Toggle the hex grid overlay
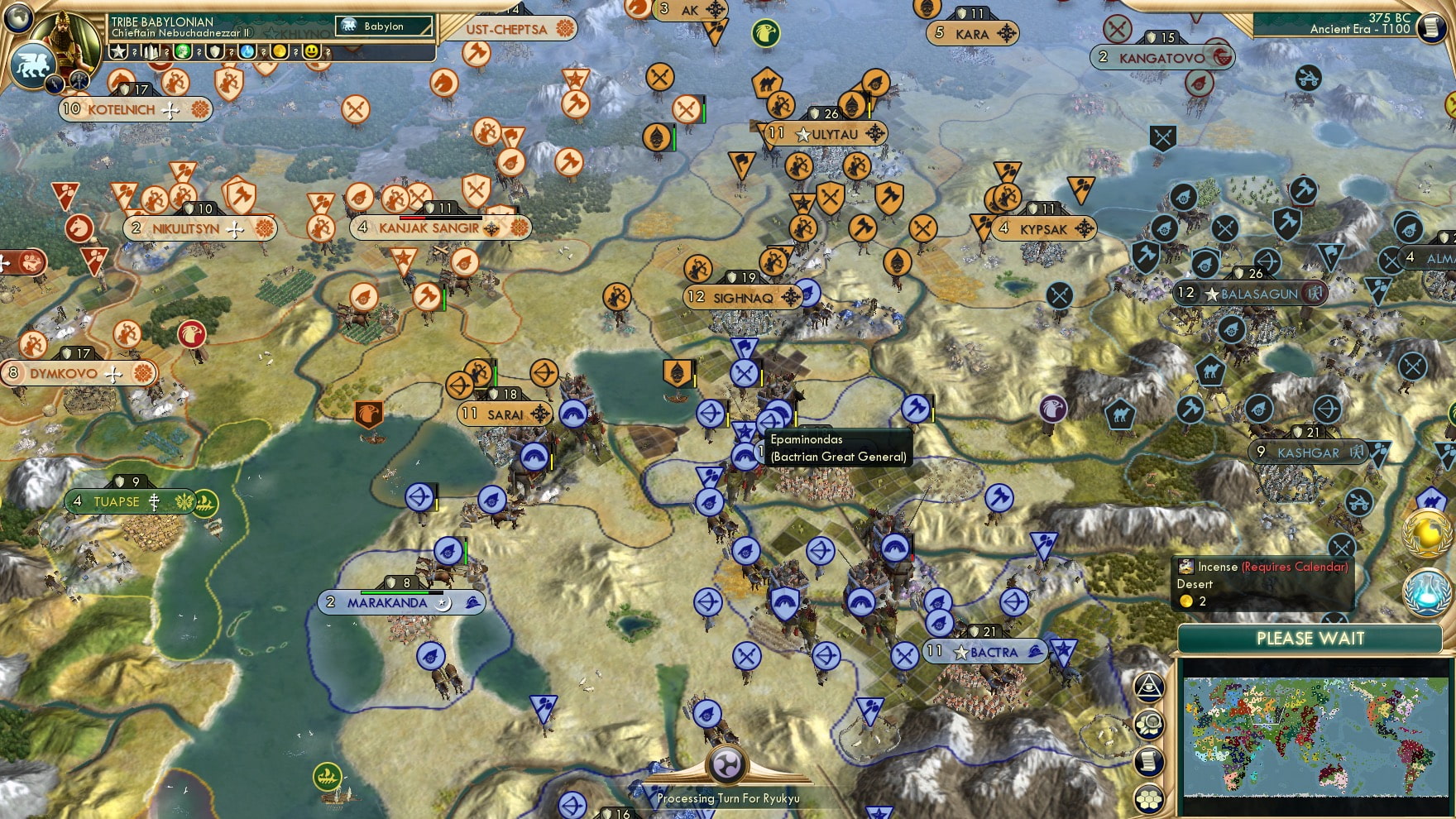The height and width of the screenshot is (819, 1456). [x=1148, y=799]
